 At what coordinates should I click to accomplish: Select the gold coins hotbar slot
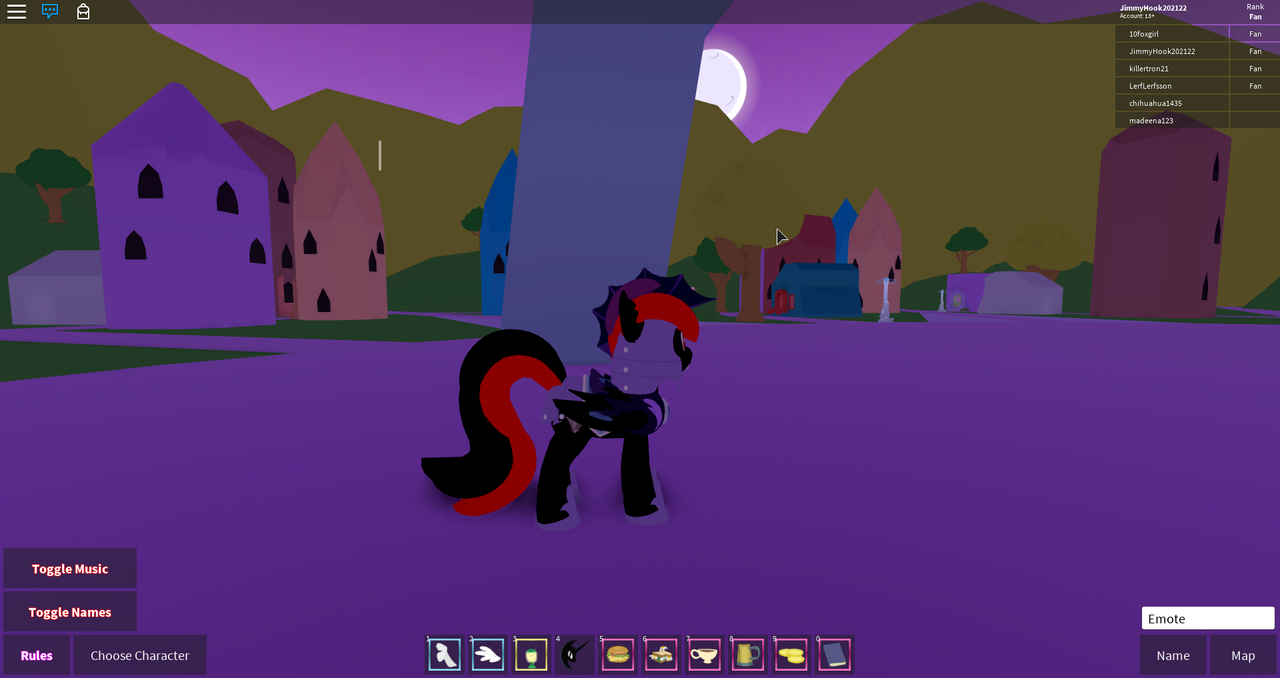click(791, 655)
